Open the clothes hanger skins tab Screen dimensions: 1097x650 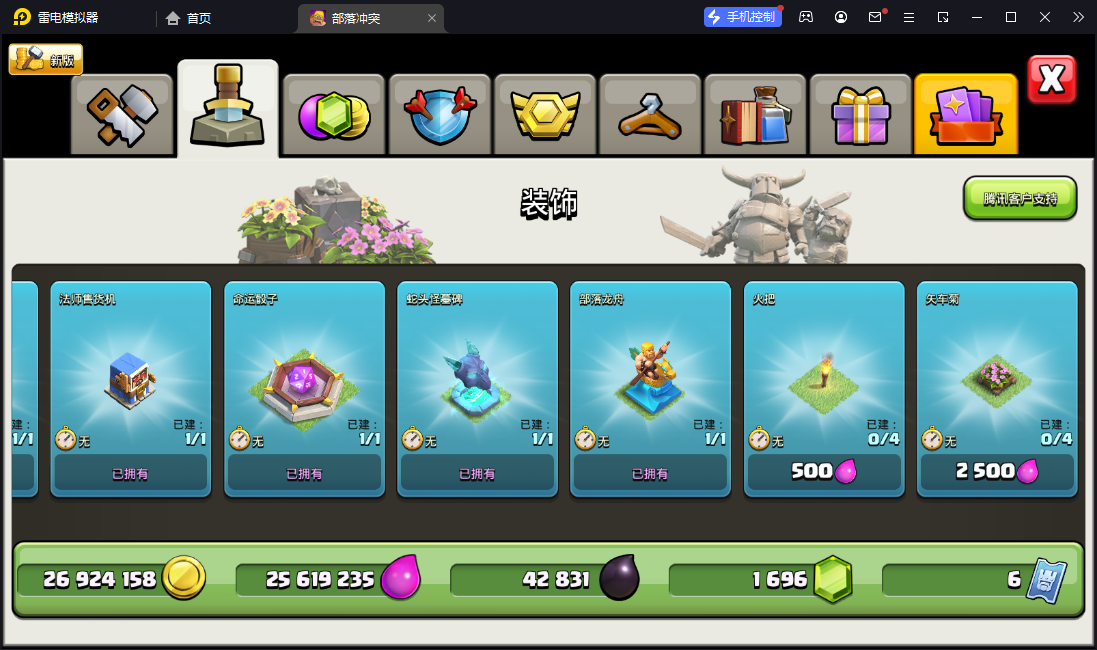650,115
